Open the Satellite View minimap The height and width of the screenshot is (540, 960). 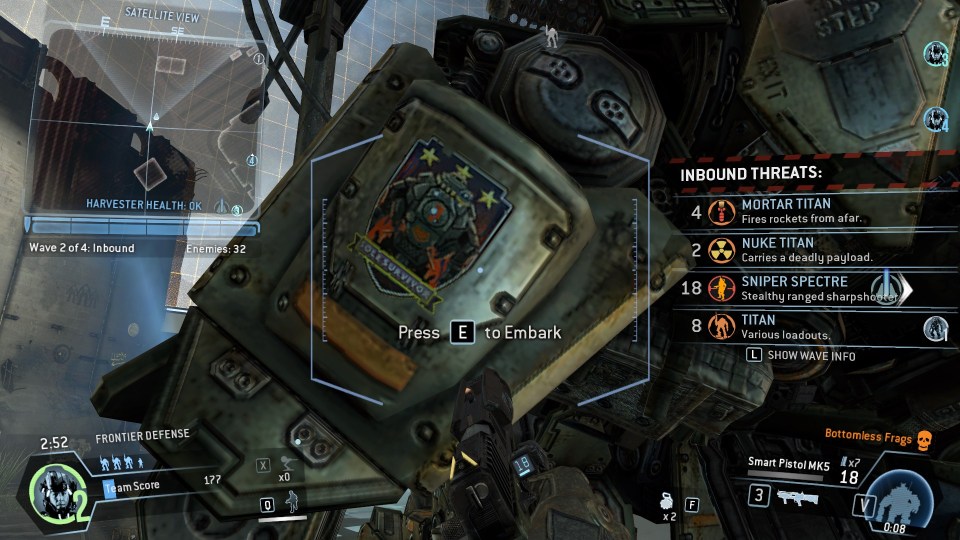(148, 118)
